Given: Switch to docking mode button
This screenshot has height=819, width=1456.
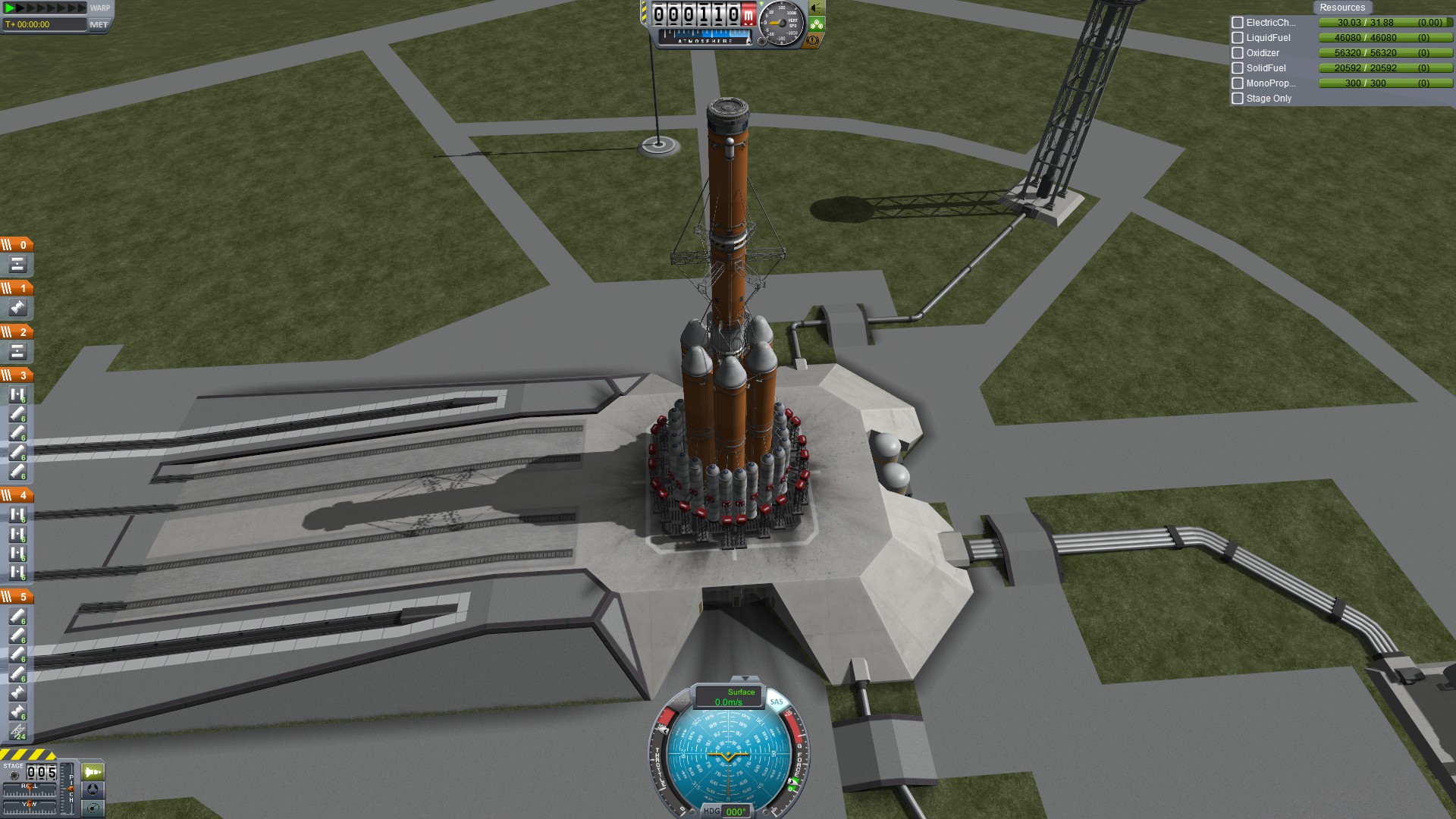Looking at the screenshot, I should pyautogui.click(x=93, y=789).
